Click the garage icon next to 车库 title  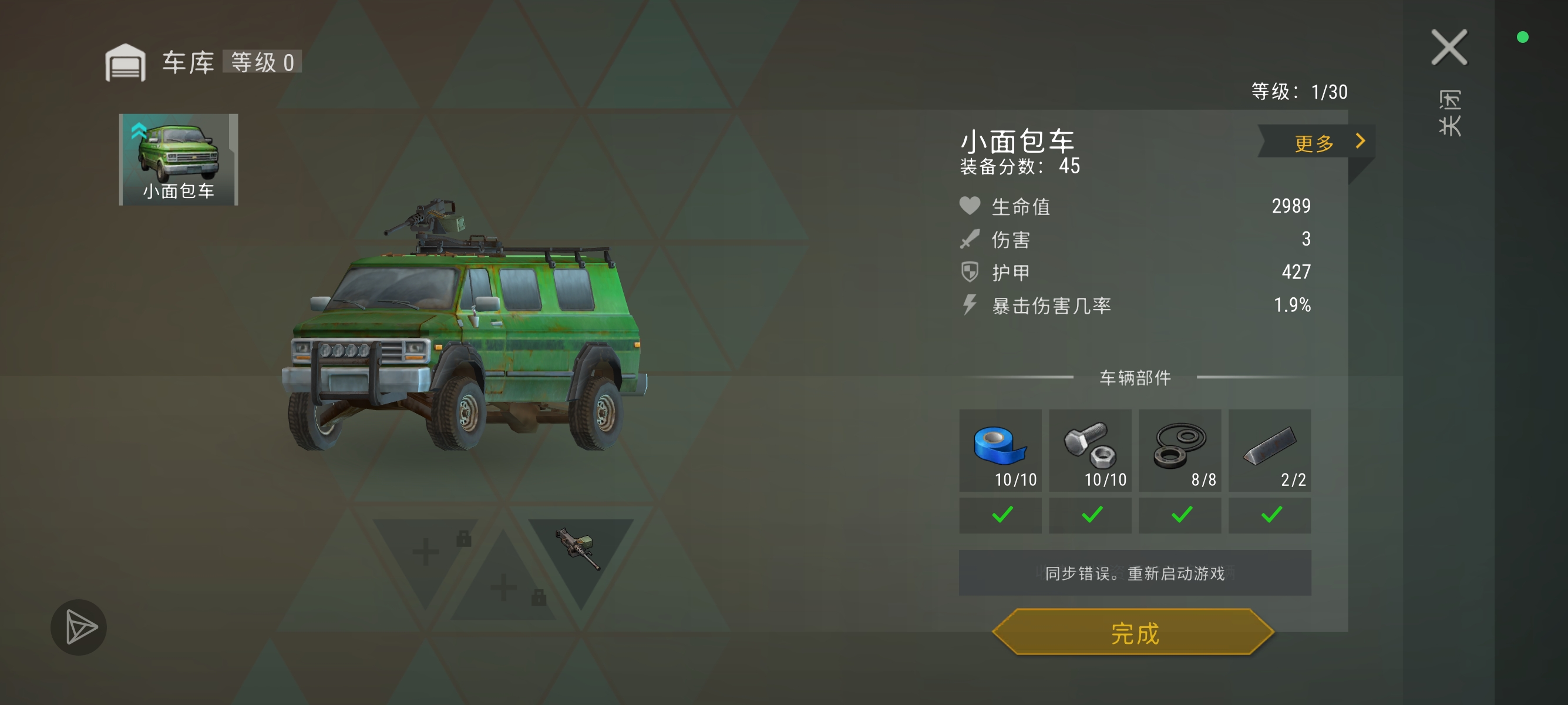tap(127, 62)
